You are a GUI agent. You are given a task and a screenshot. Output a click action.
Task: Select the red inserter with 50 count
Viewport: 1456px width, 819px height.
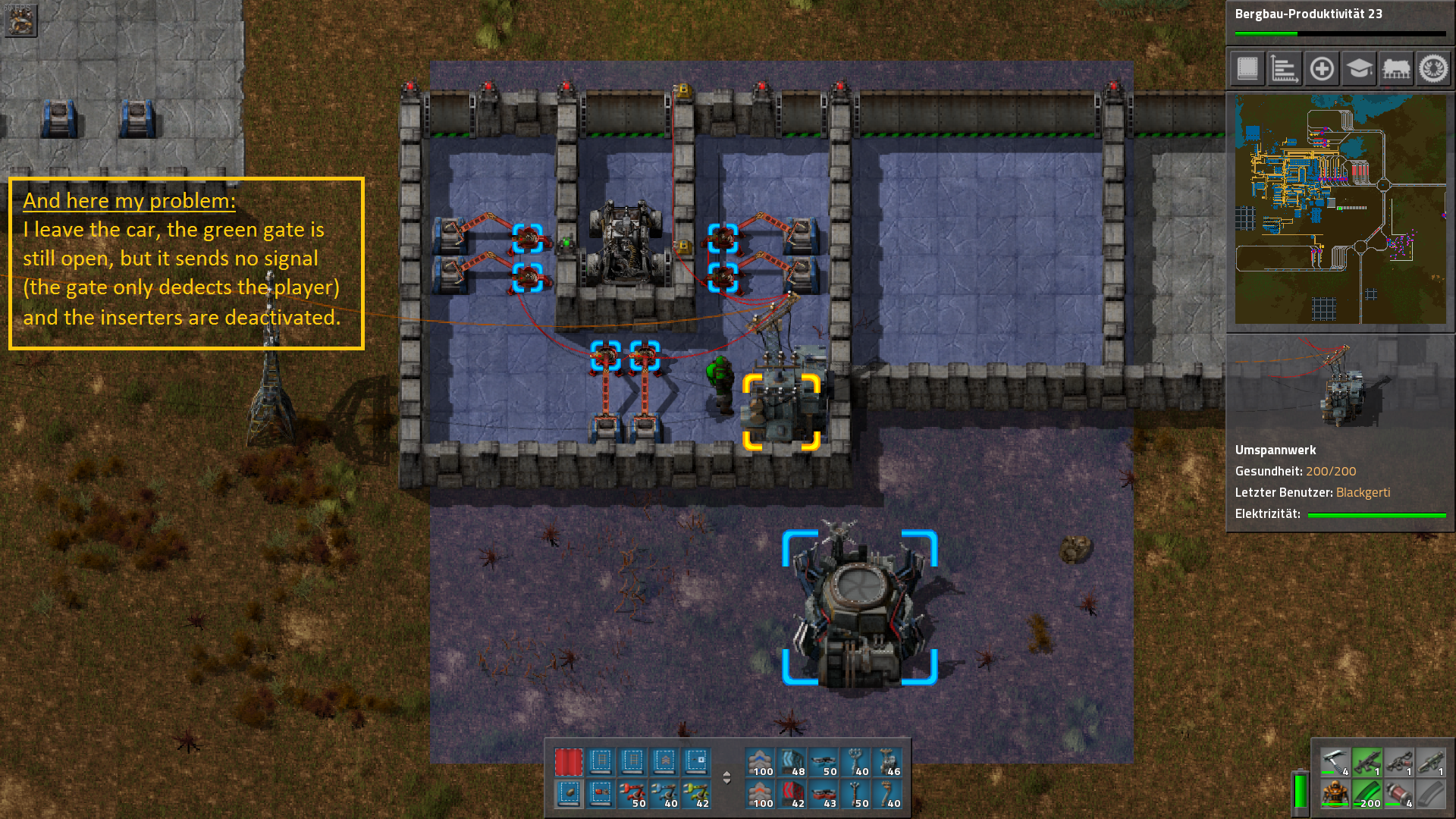(x=632, y=794)
